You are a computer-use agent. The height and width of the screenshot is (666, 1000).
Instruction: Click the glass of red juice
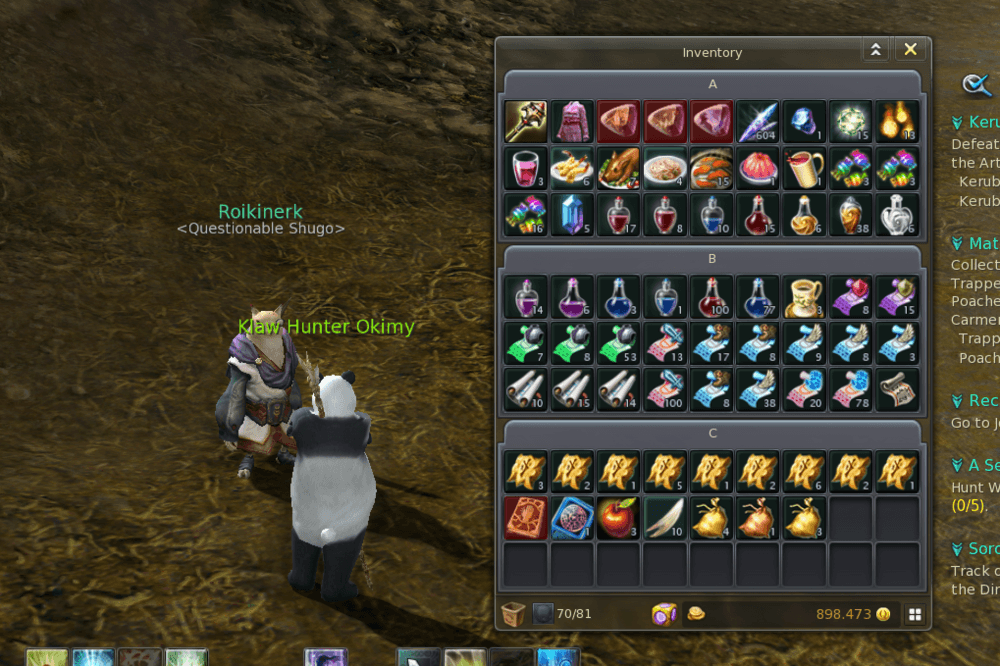tap(525, 167)
